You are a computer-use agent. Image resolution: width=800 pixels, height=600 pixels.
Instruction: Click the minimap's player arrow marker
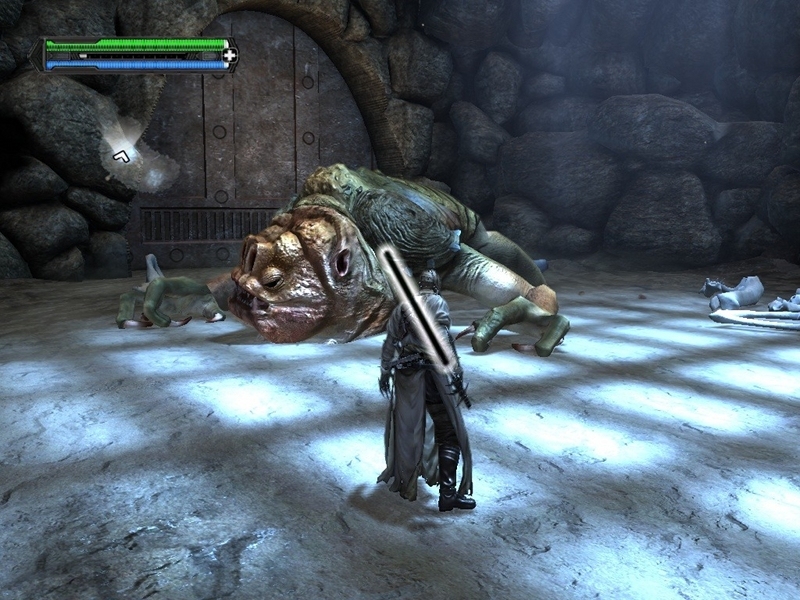click(x=121, y=154)
